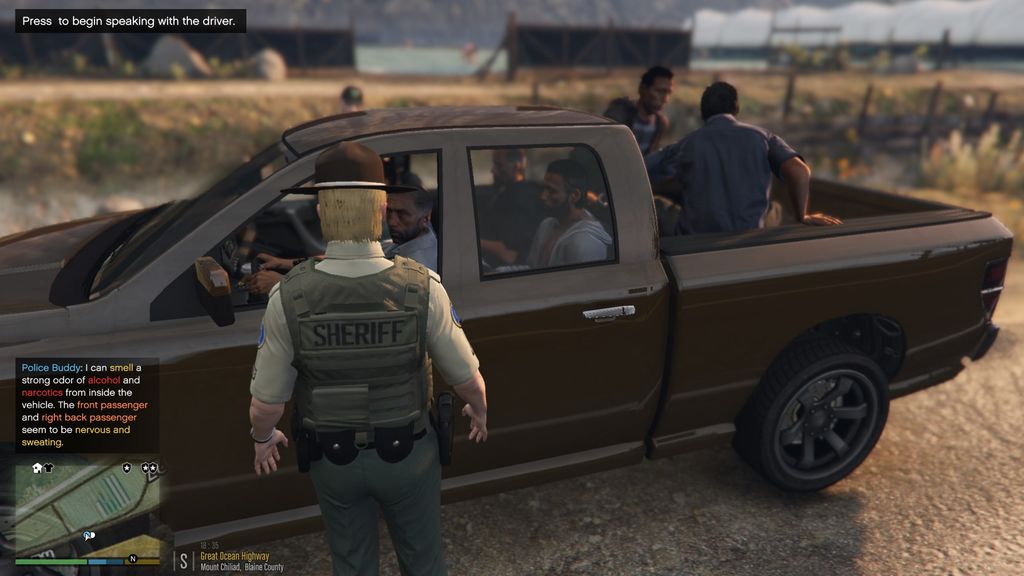
Task: Click the player arrow marker on the minimap
Action: (x=88, y=536)
